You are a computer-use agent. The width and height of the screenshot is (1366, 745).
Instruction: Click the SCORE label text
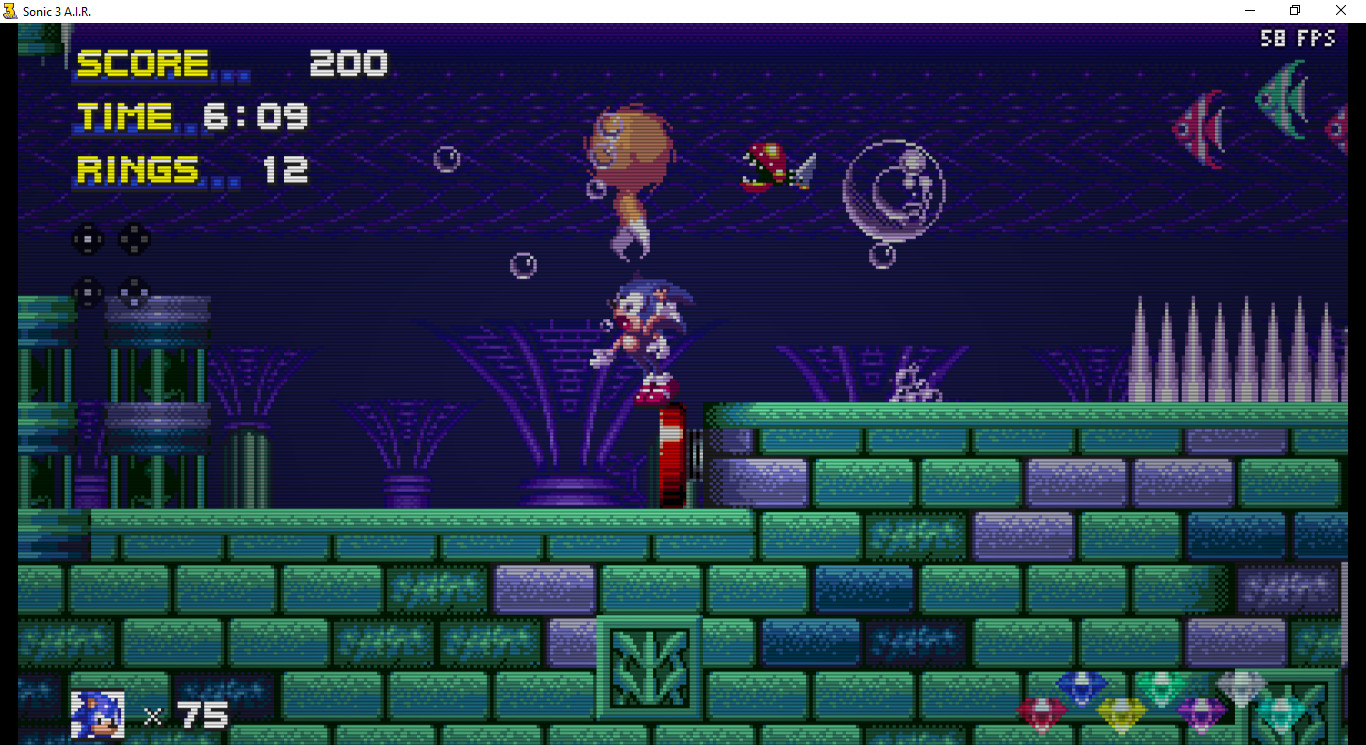coord(140,63)
